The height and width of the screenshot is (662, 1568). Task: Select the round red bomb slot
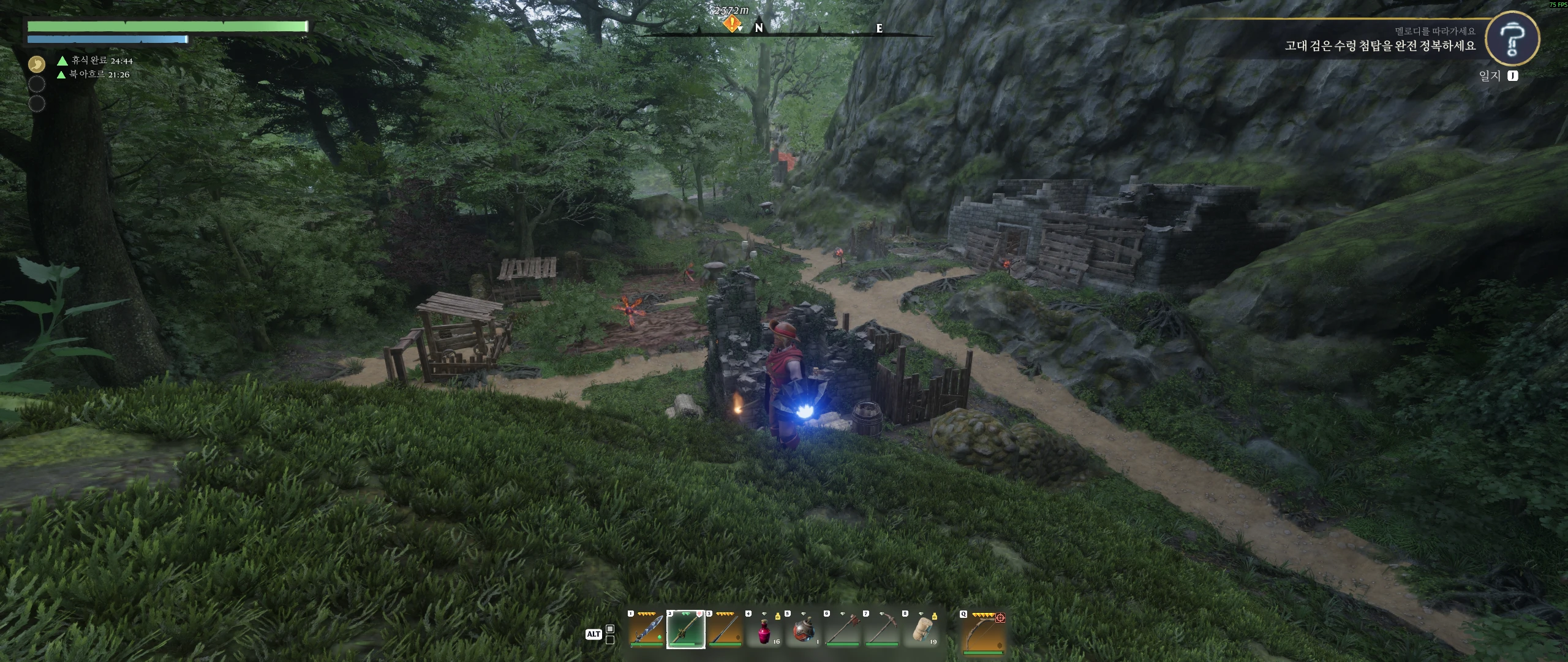(x=803, y=630)
